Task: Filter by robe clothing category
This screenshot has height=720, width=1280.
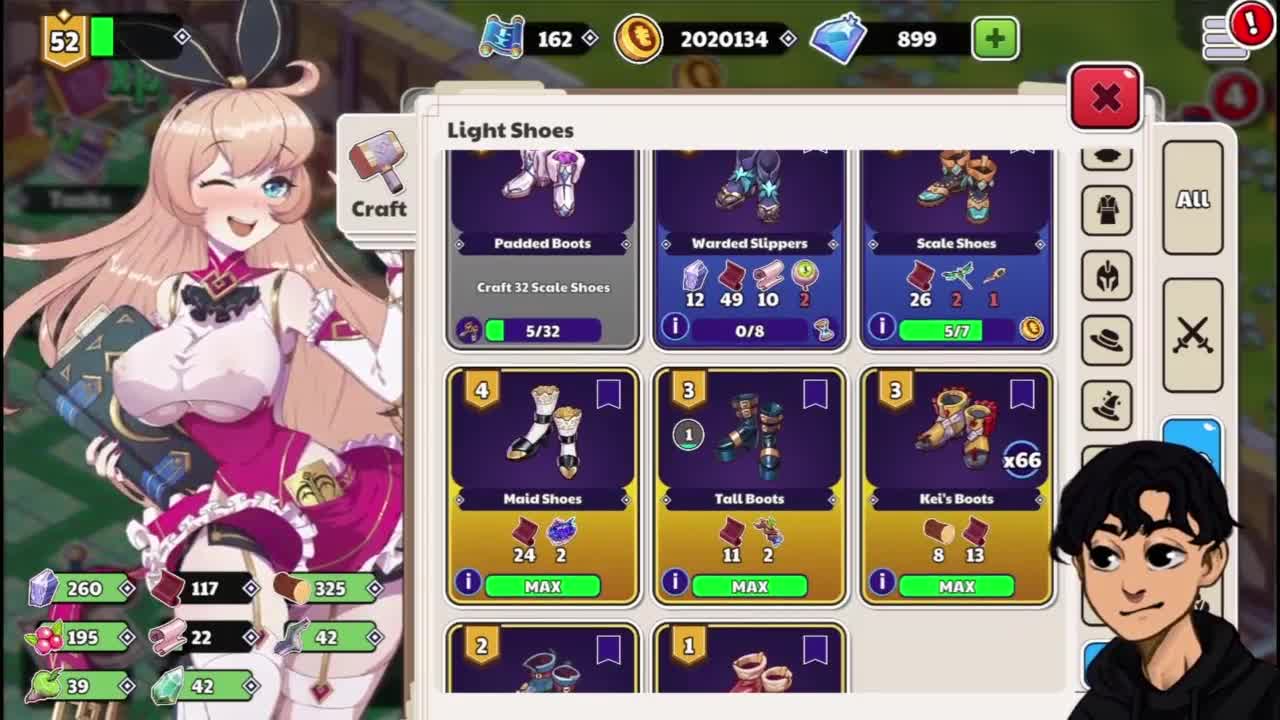Action: pyautogui.click(x=1107, y=211)
